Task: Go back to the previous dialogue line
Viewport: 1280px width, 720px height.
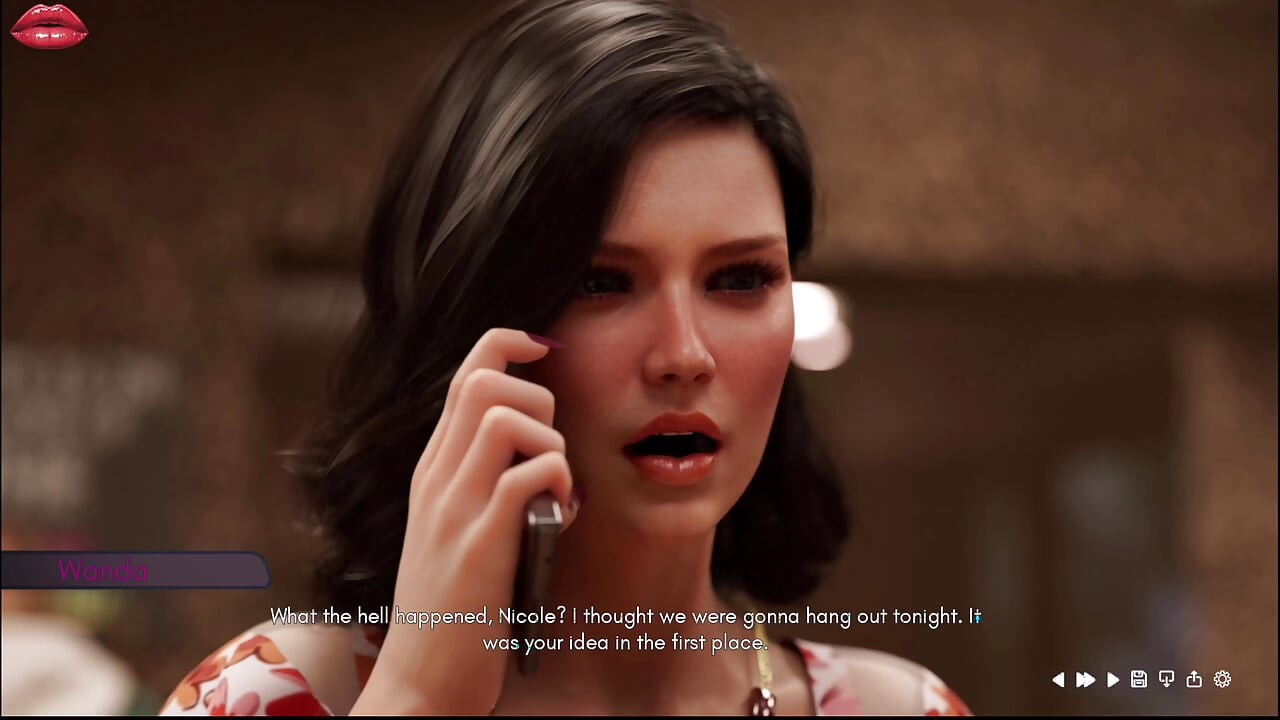Action: (1058, 680)
